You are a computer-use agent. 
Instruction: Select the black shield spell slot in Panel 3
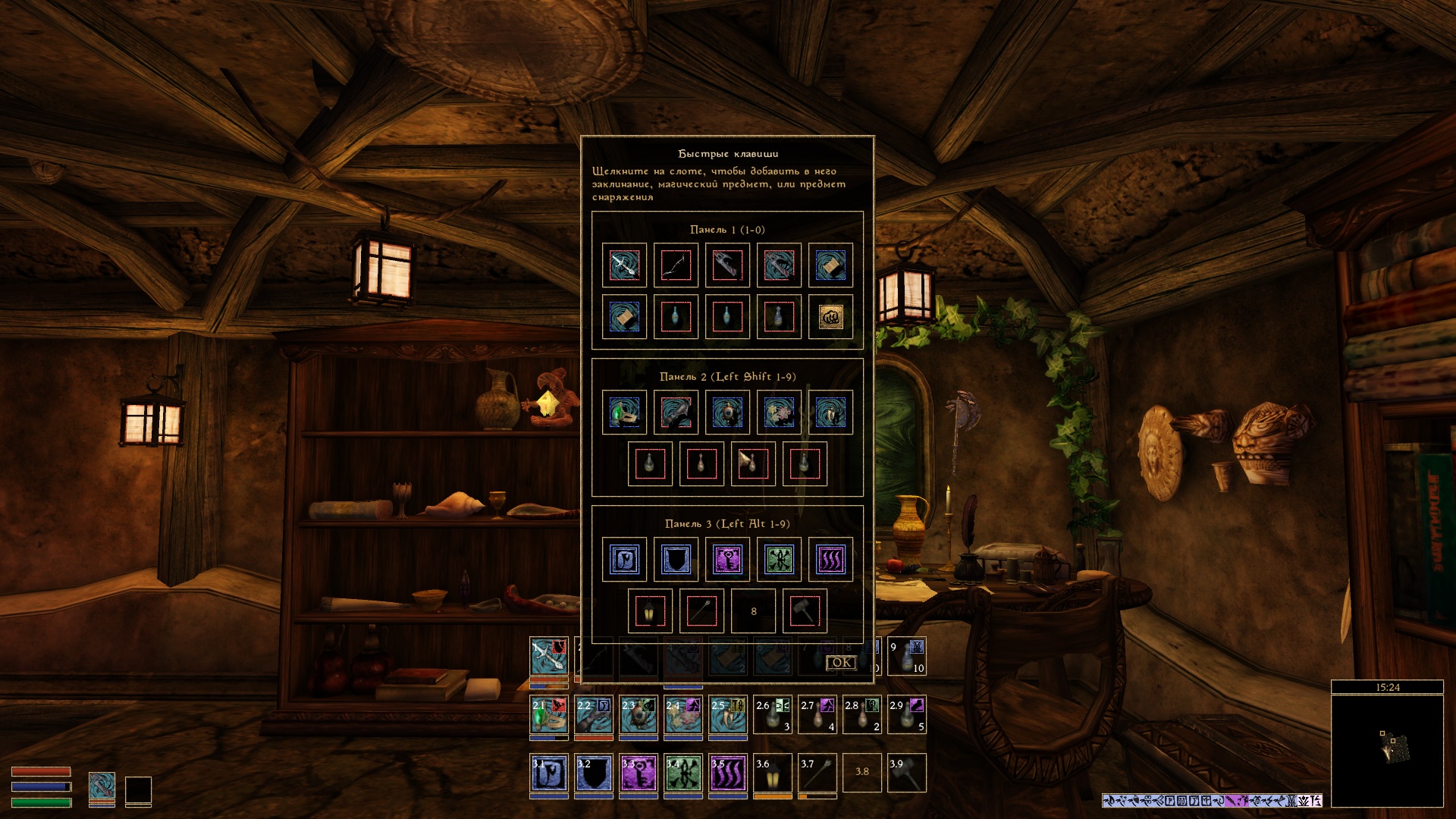676,560
